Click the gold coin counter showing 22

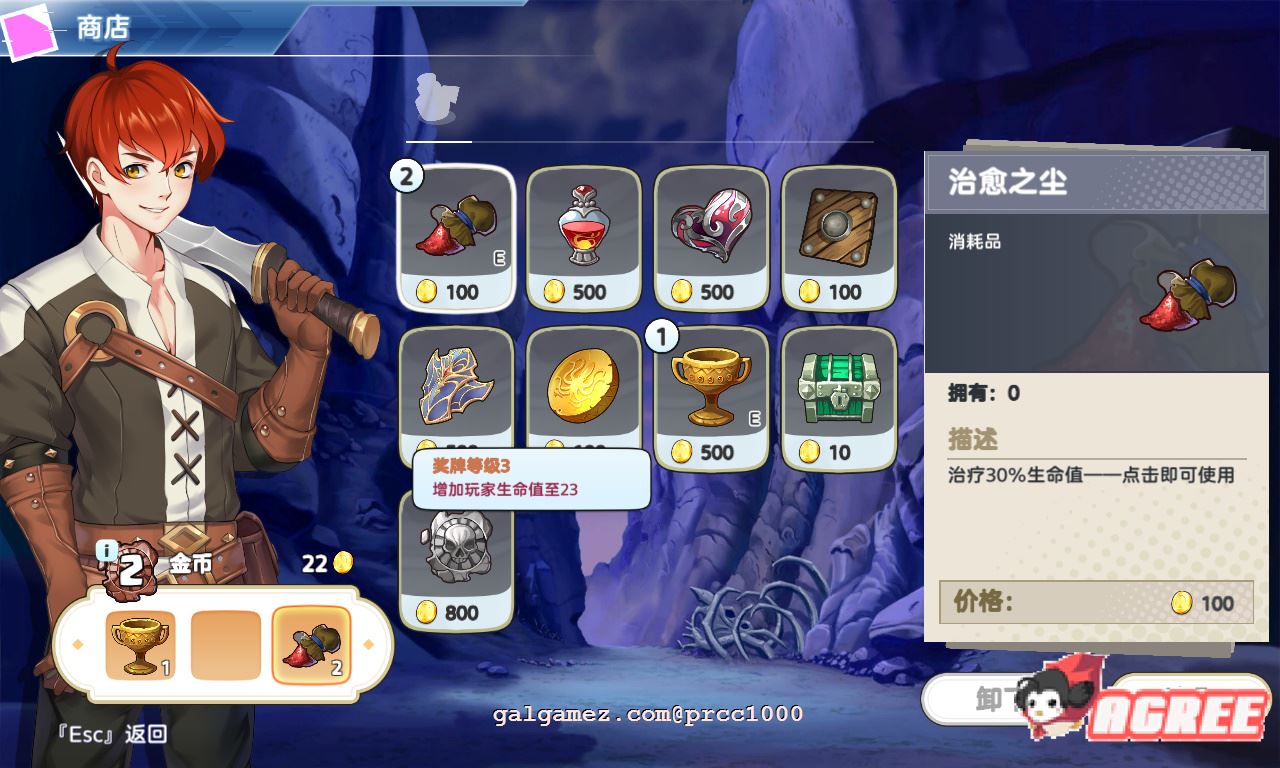(326, 563)
